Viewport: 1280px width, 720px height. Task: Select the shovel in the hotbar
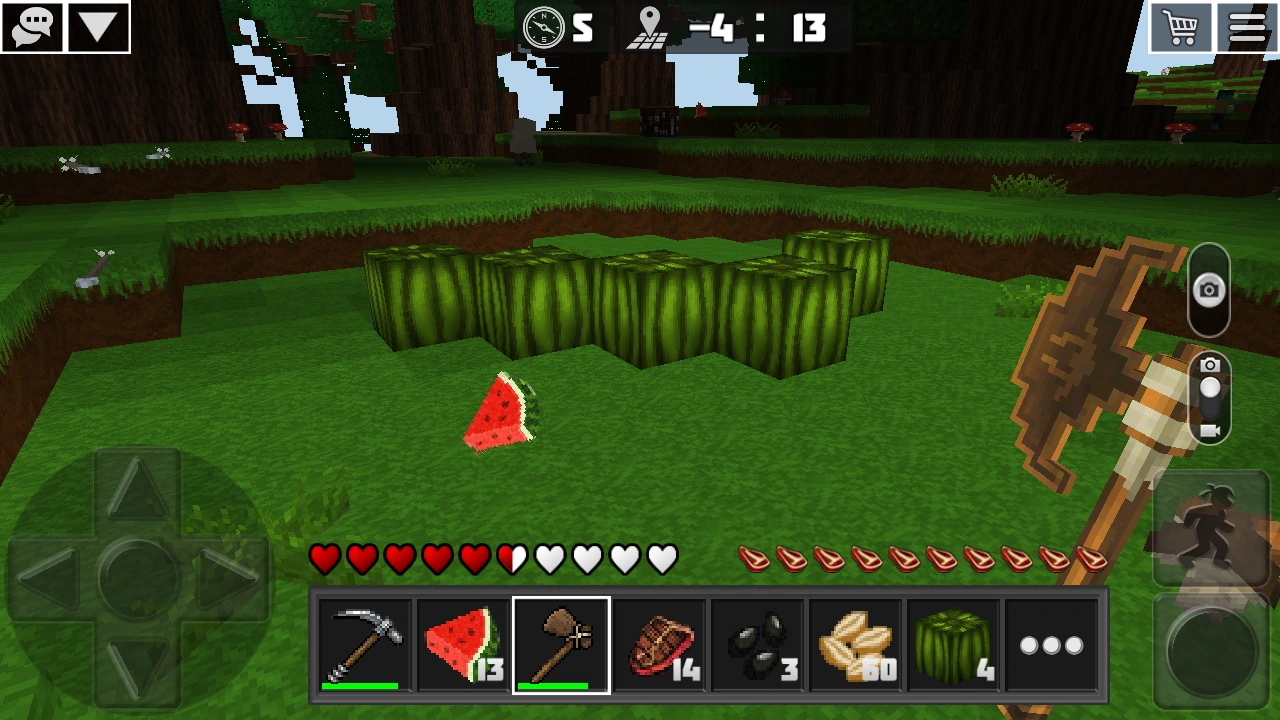click(560, 643)
